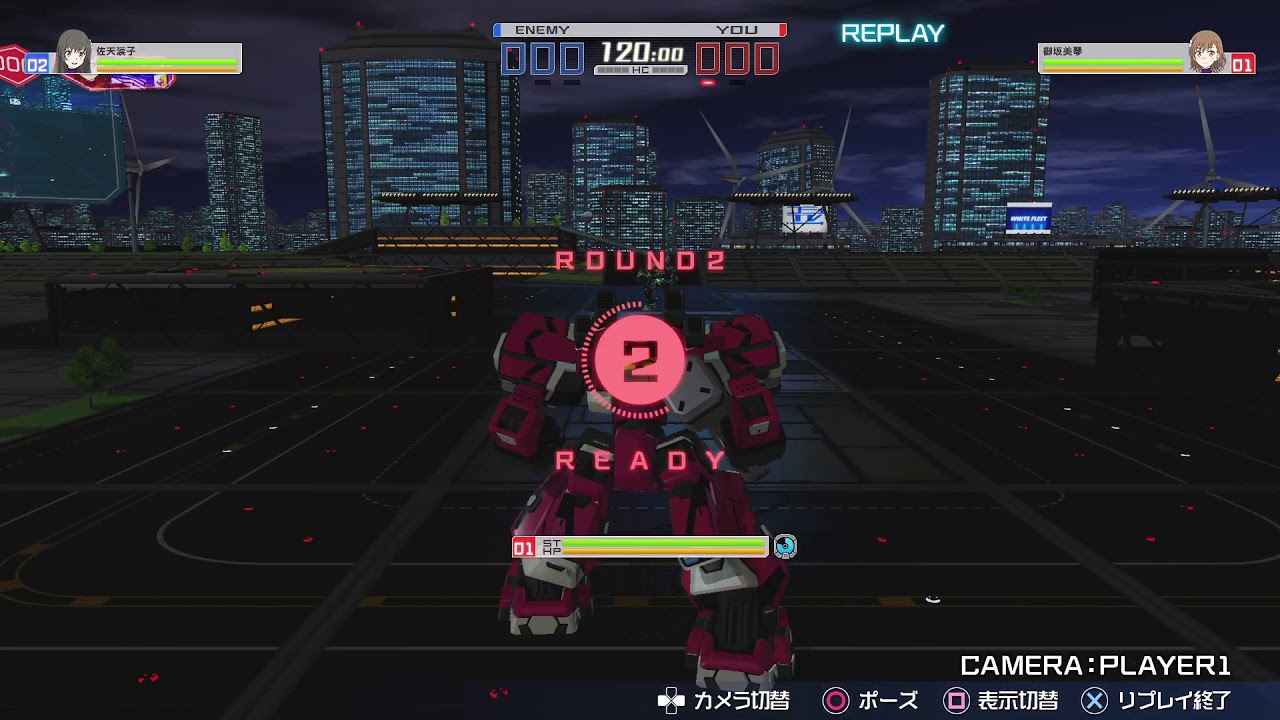Select the 御坂美琴 player portrait
This screenshot has width=1280, height=720.
click(x=1206, y=53)
